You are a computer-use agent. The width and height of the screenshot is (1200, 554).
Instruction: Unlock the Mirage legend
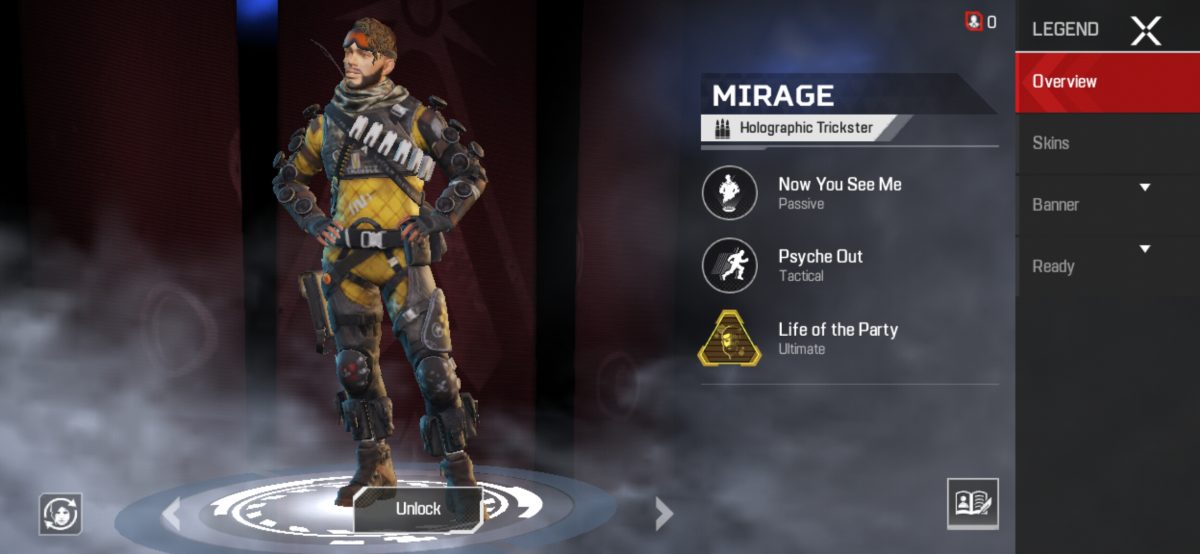418,509
